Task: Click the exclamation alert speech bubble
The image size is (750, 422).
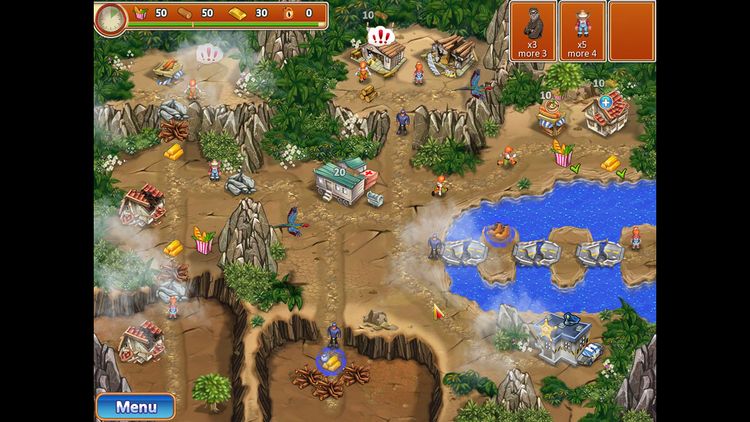Action: tap(381, 37)
